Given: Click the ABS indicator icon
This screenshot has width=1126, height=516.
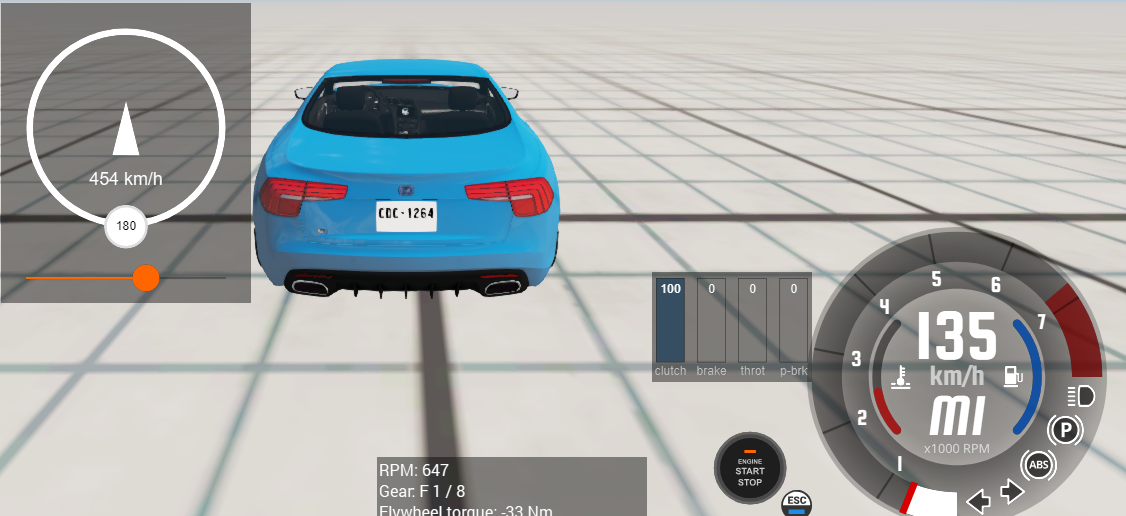Looking at the screenshot, I should (x=1039, y=465).
